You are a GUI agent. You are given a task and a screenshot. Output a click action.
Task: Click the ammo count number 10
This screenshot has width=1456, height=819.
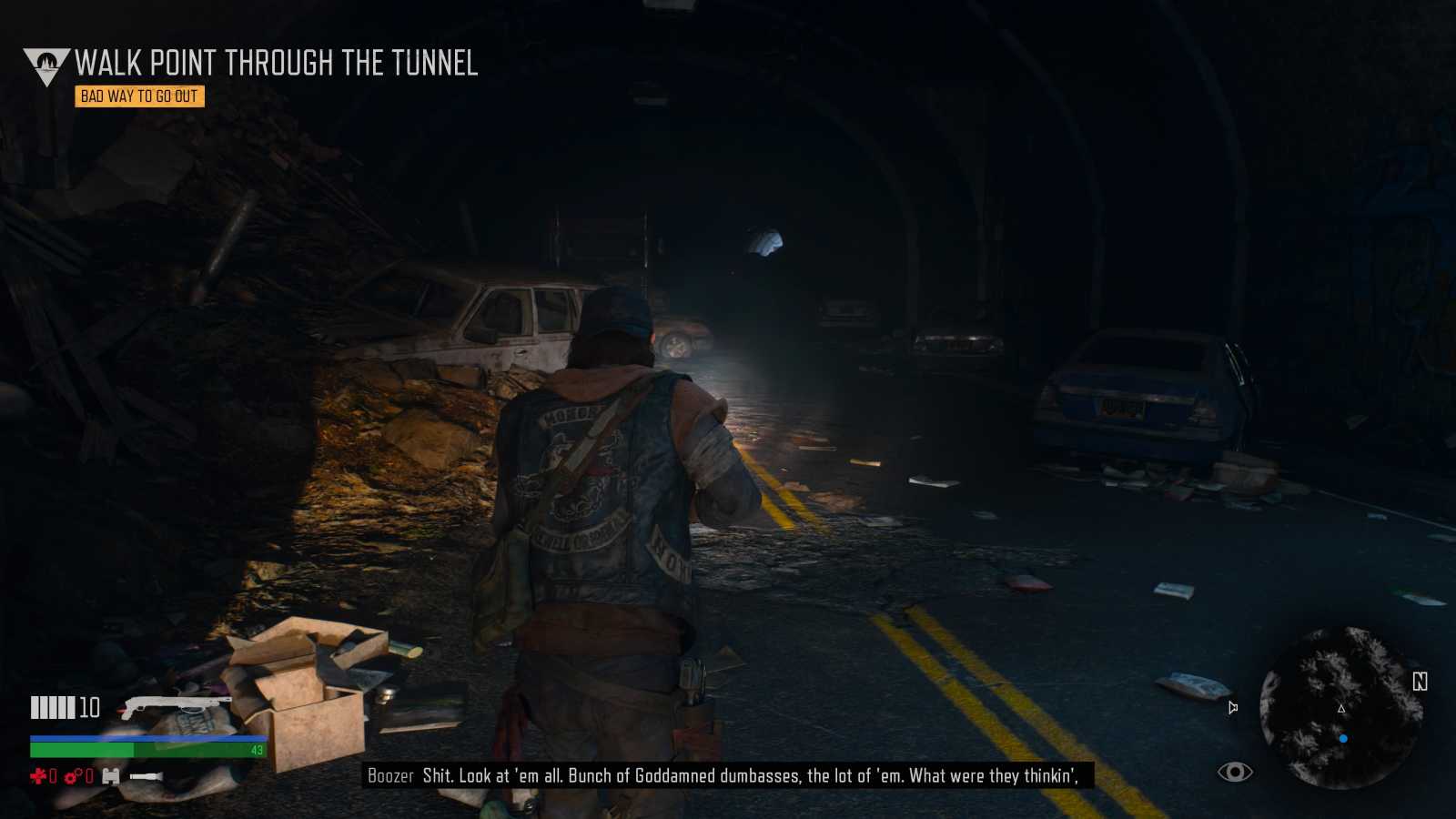point(89,706)
